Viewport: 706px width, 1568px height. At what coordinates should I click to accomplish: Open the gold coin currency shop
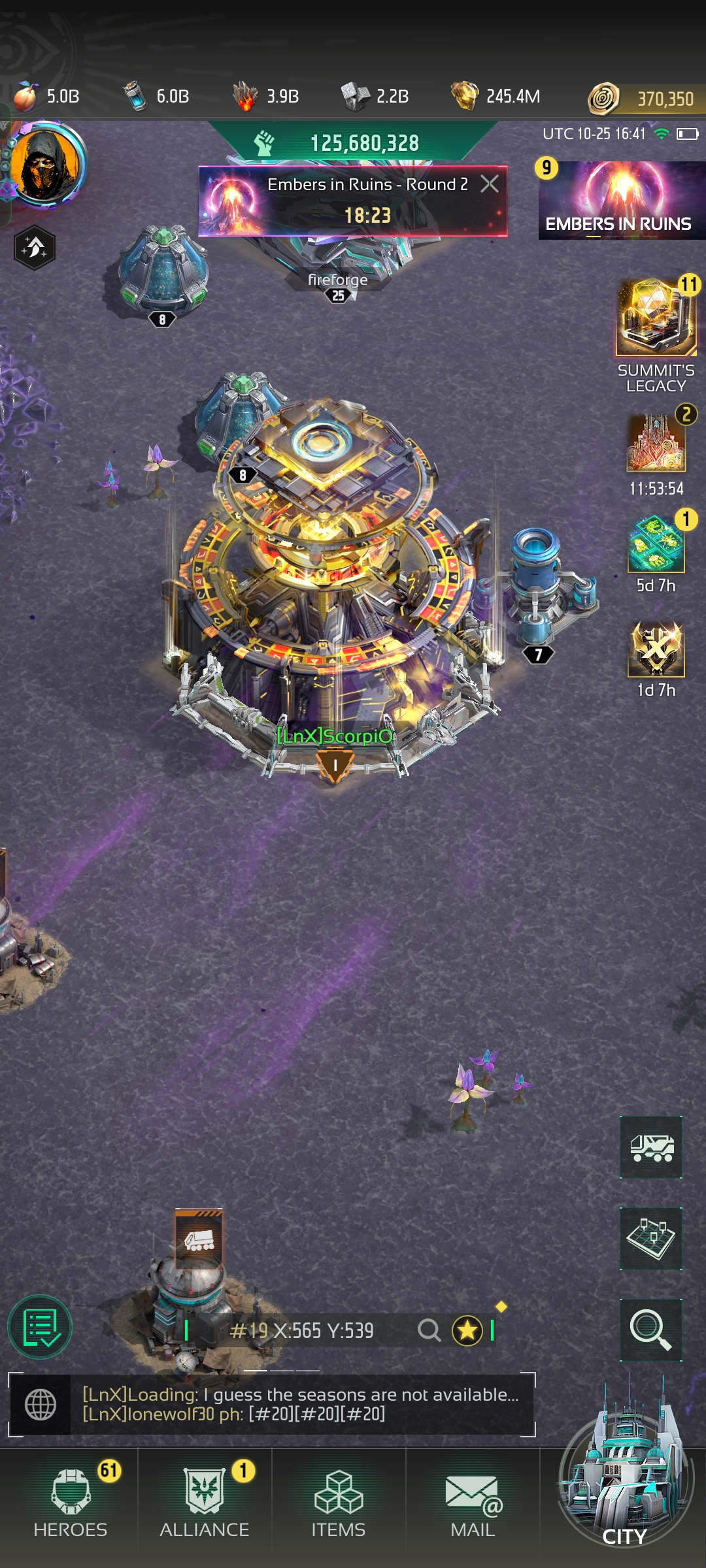[x=647, y=99]
